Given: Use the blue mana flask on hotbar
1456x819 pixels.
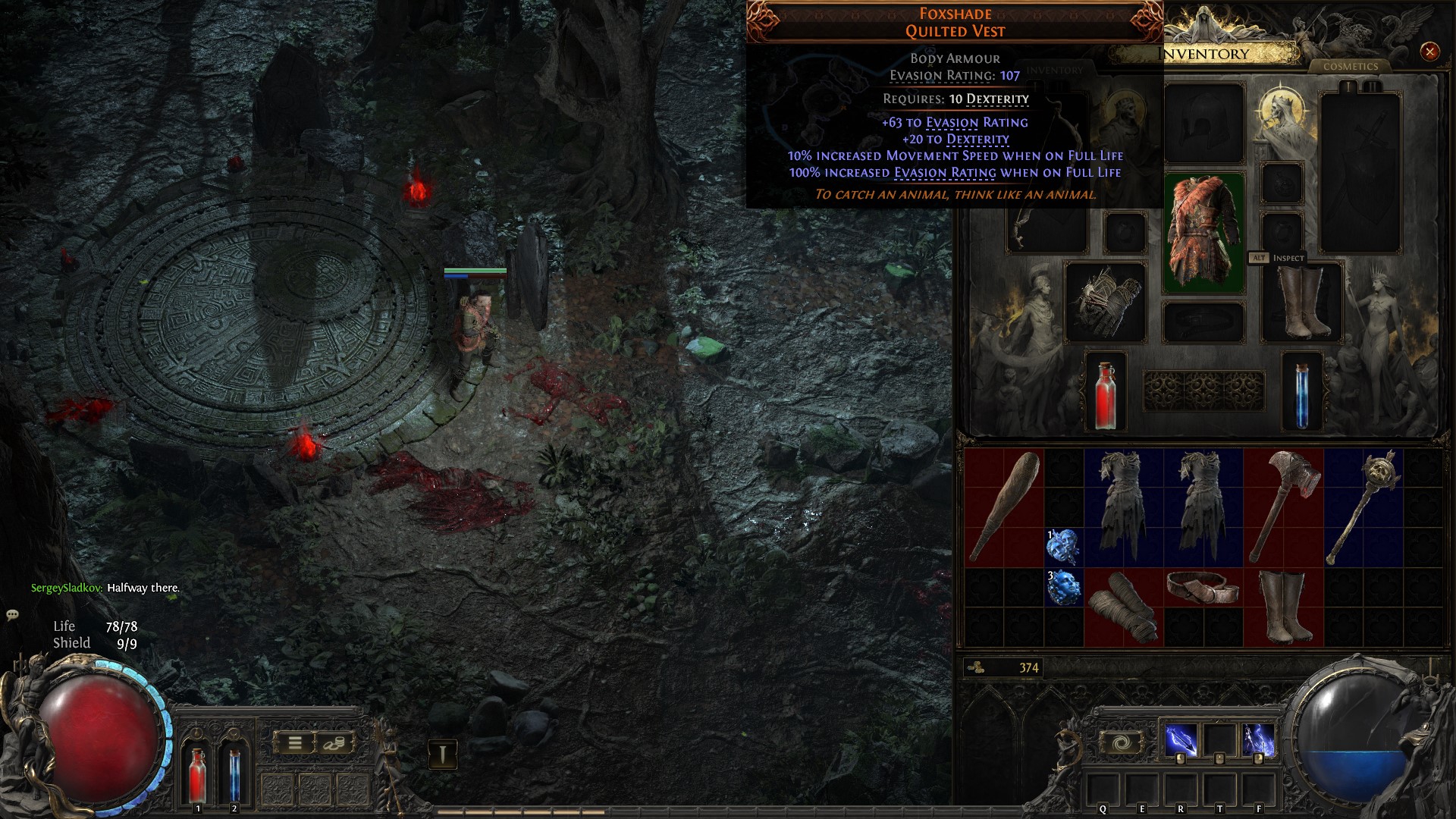Looking at the screenshot, I should coord(234,773).
